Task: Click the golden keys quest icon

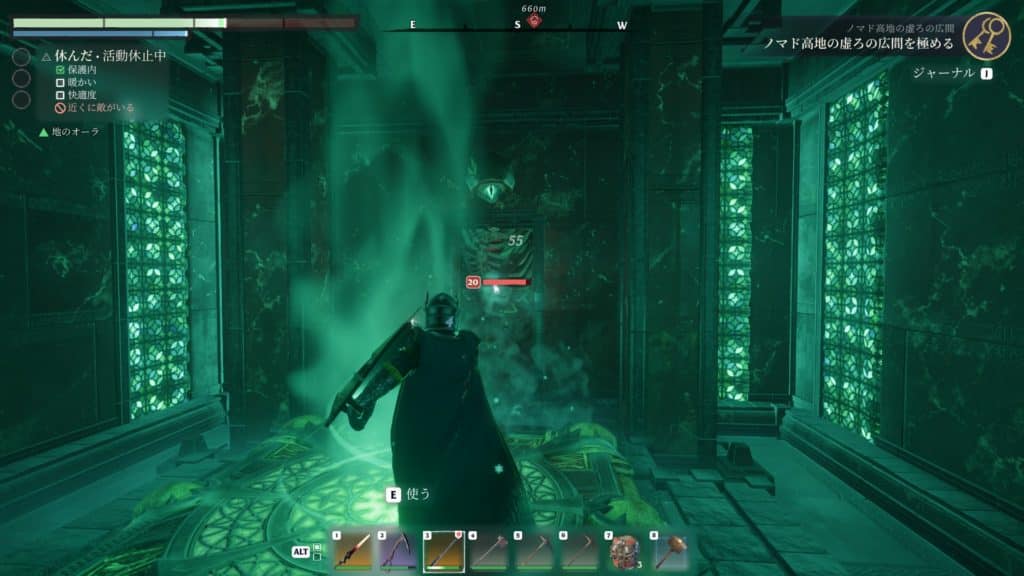Action: [x=987, y=37]
